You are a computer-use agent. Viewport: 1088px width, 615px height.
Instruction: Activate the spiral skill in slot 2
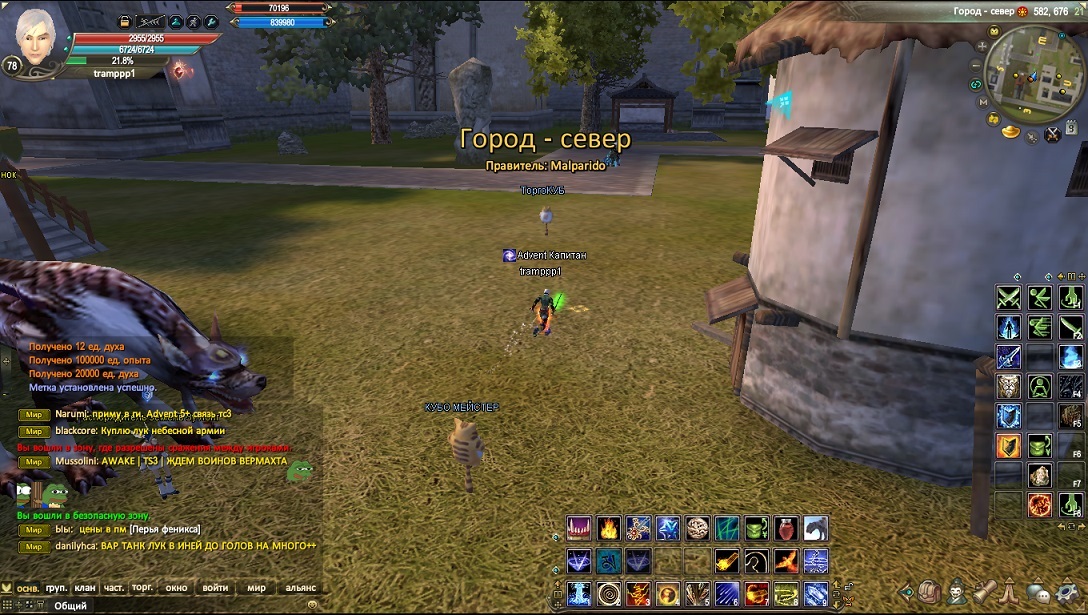608,594
